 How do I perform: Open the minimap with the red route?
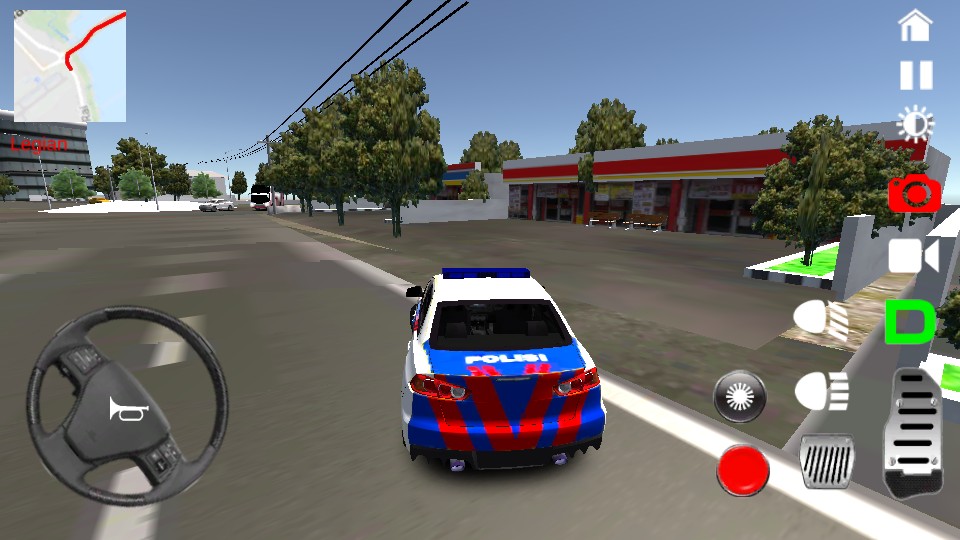(x=70, y=66)
